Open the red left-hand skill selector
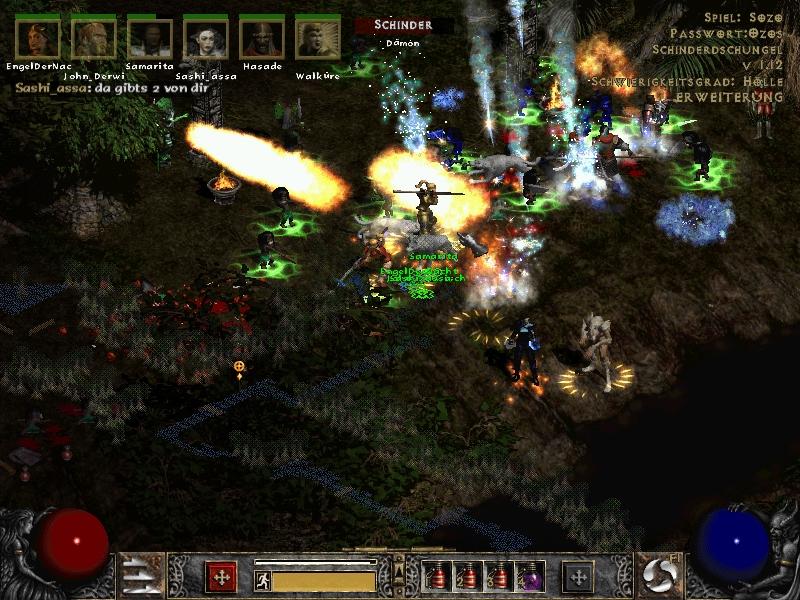Image resolution: width=800 pixels, height=600 pixels. click(x=221, y=577)
